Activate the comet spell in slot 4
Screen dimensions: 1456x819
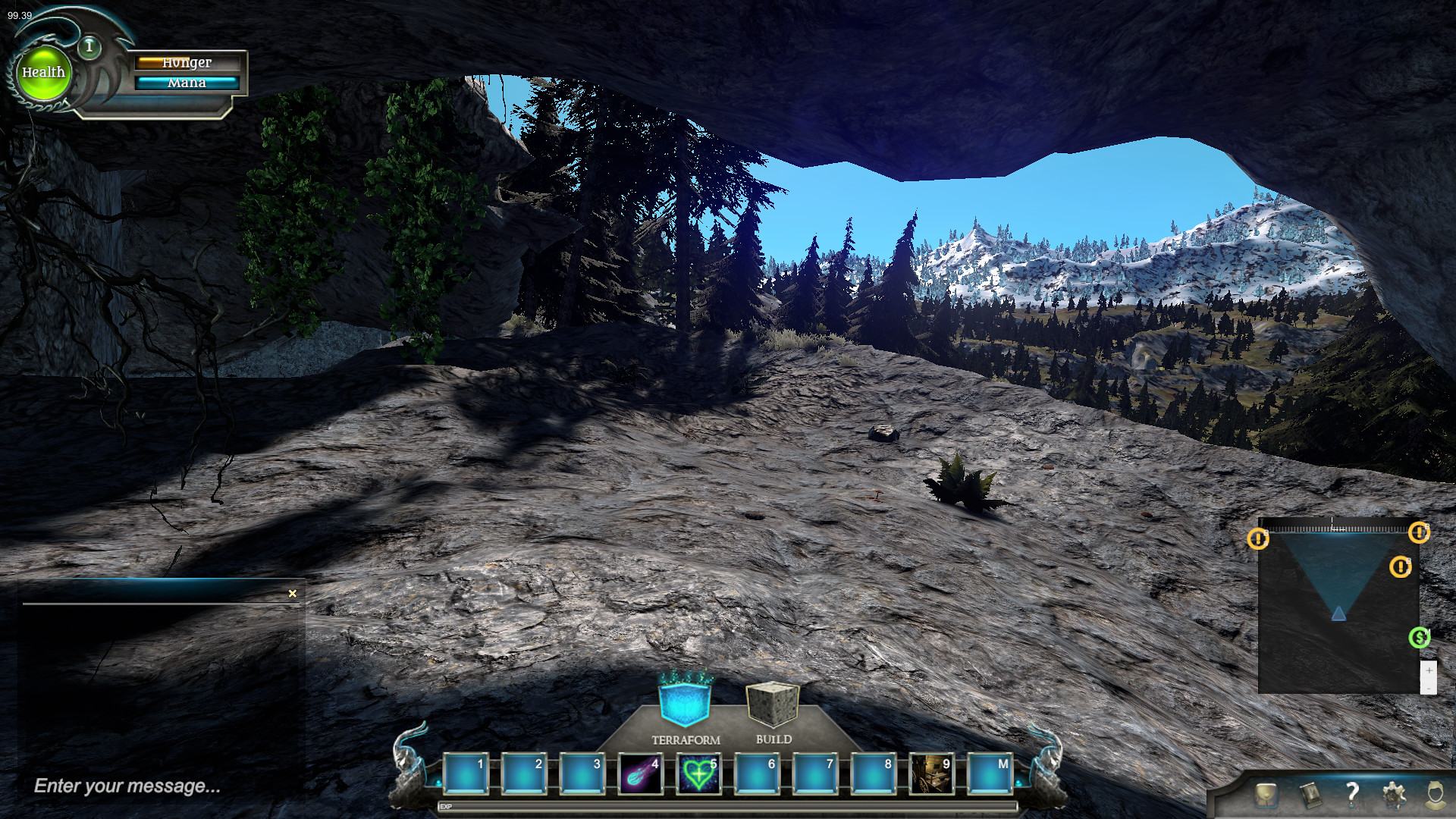tap(640, 773)
